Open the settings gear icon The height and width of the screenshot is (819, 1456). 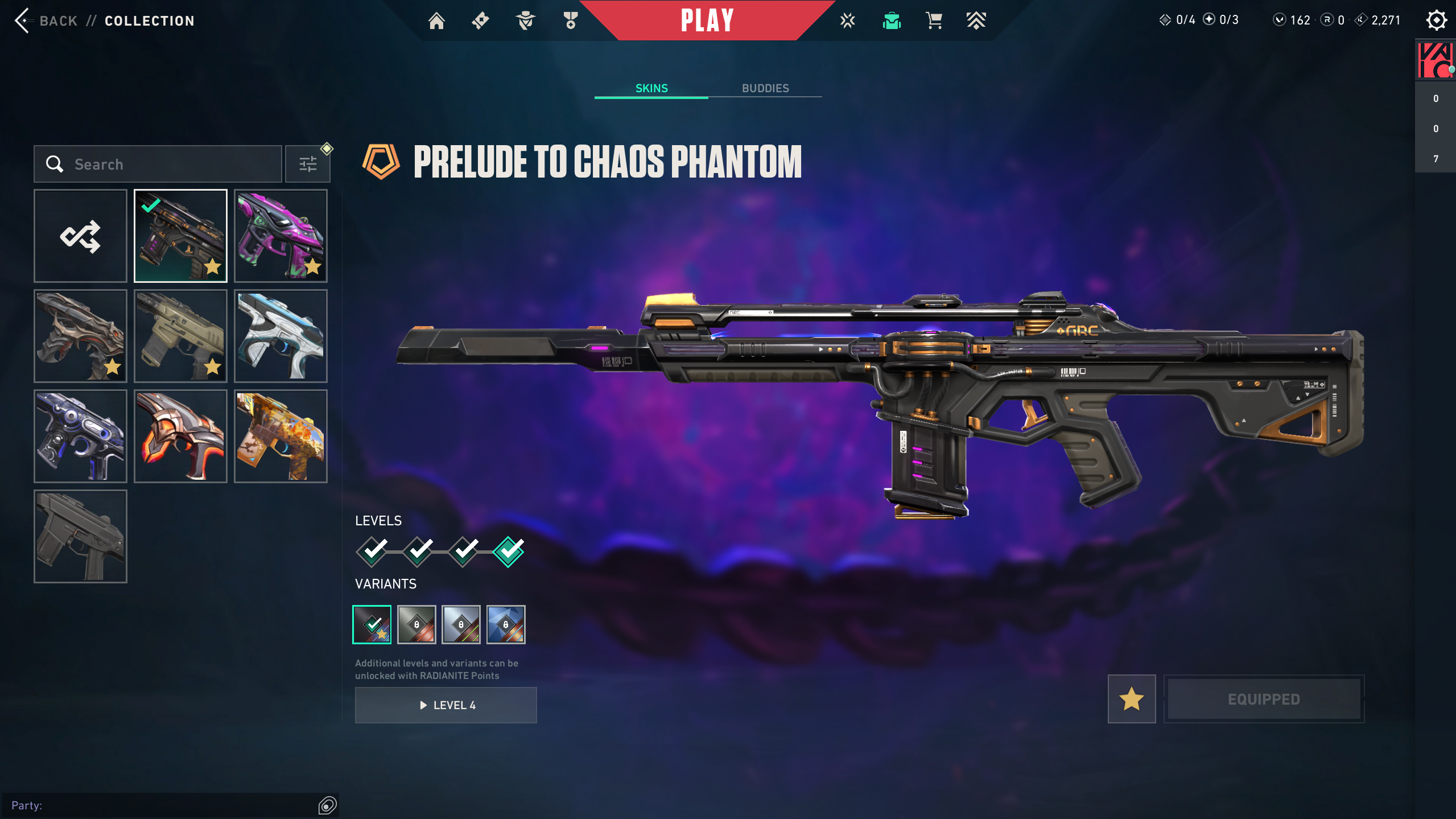[1436, 20]
